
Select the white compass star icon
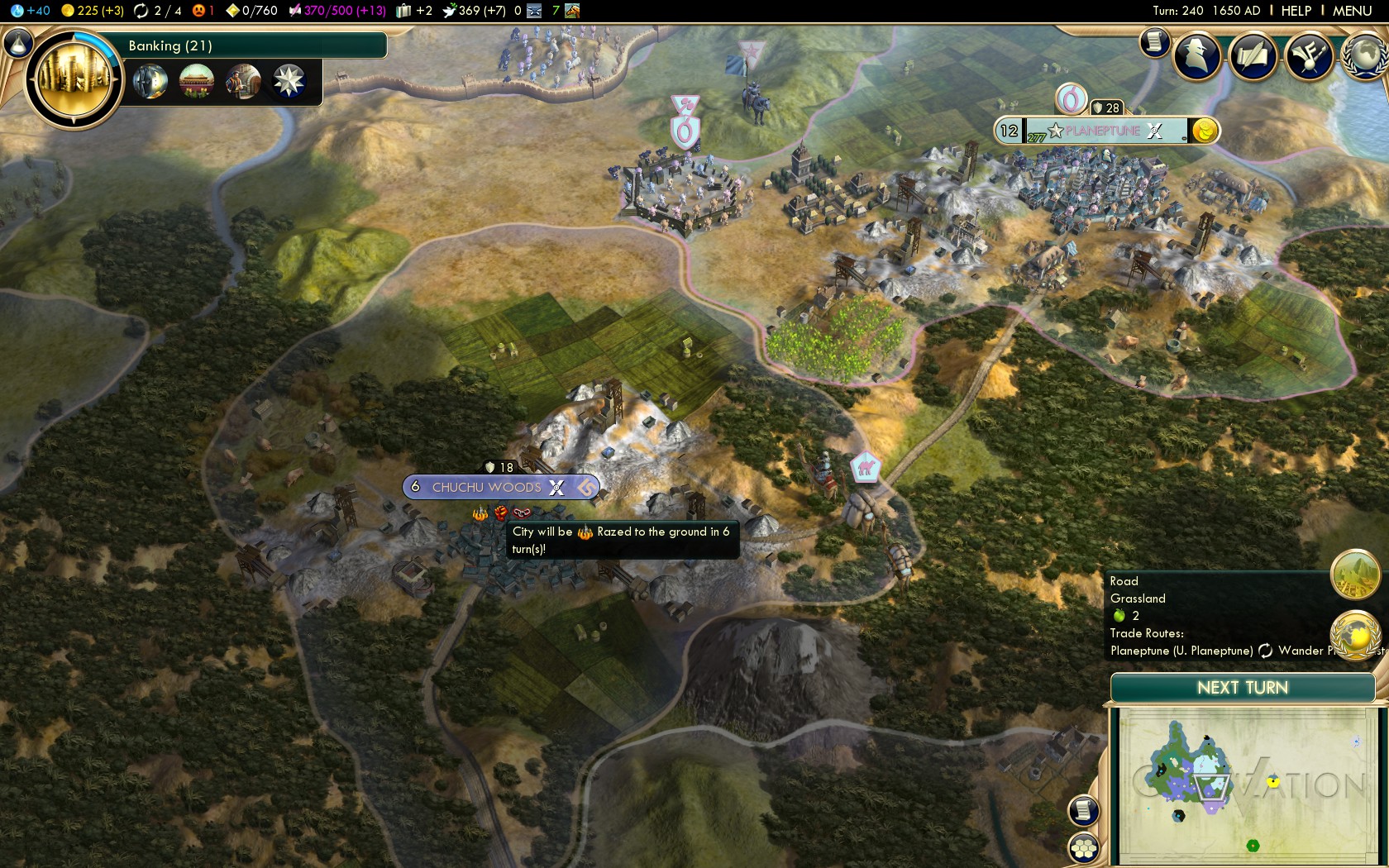coord(289,82)
